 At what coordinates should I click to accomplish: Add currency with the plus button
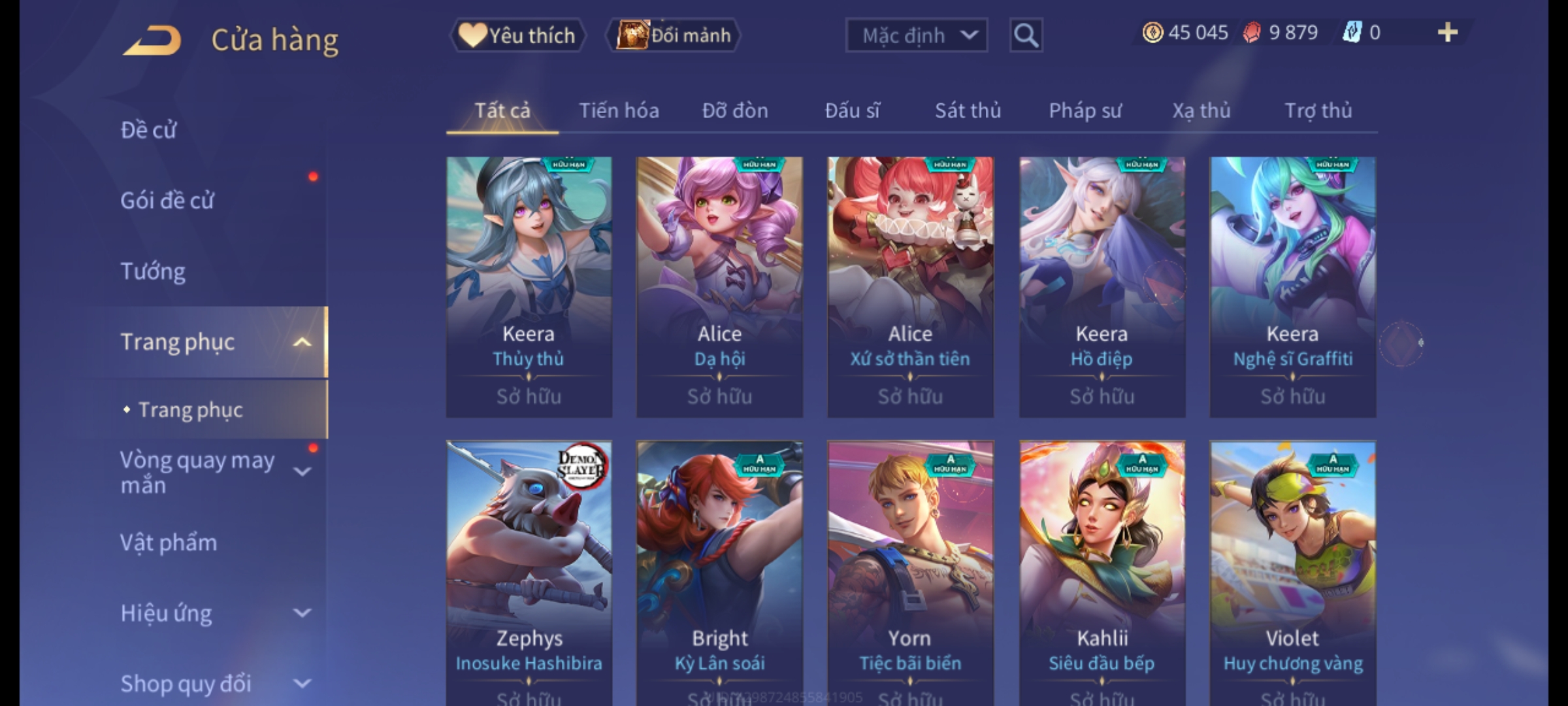pos(1447,33)
